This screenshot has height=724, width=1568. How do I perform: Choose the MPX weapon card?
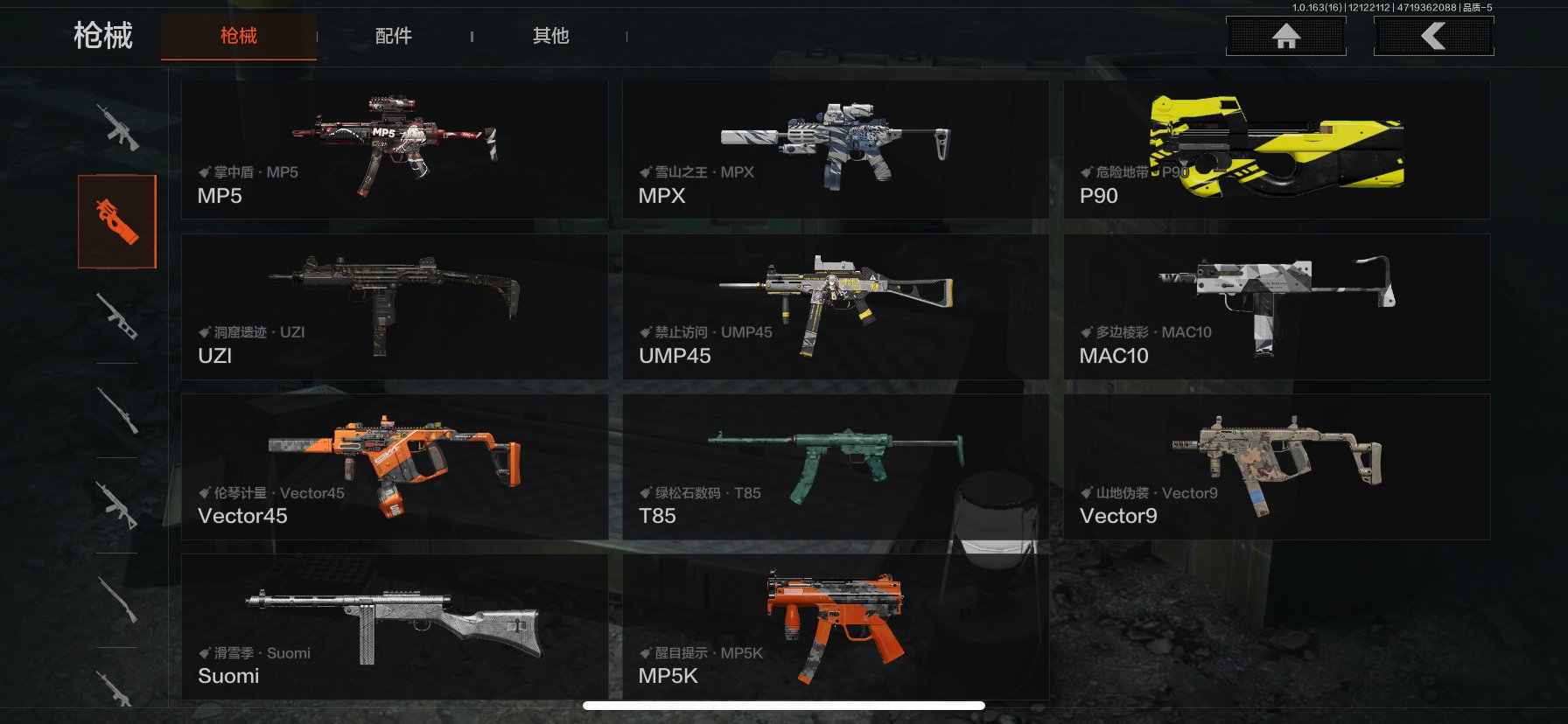pos(835,150)
